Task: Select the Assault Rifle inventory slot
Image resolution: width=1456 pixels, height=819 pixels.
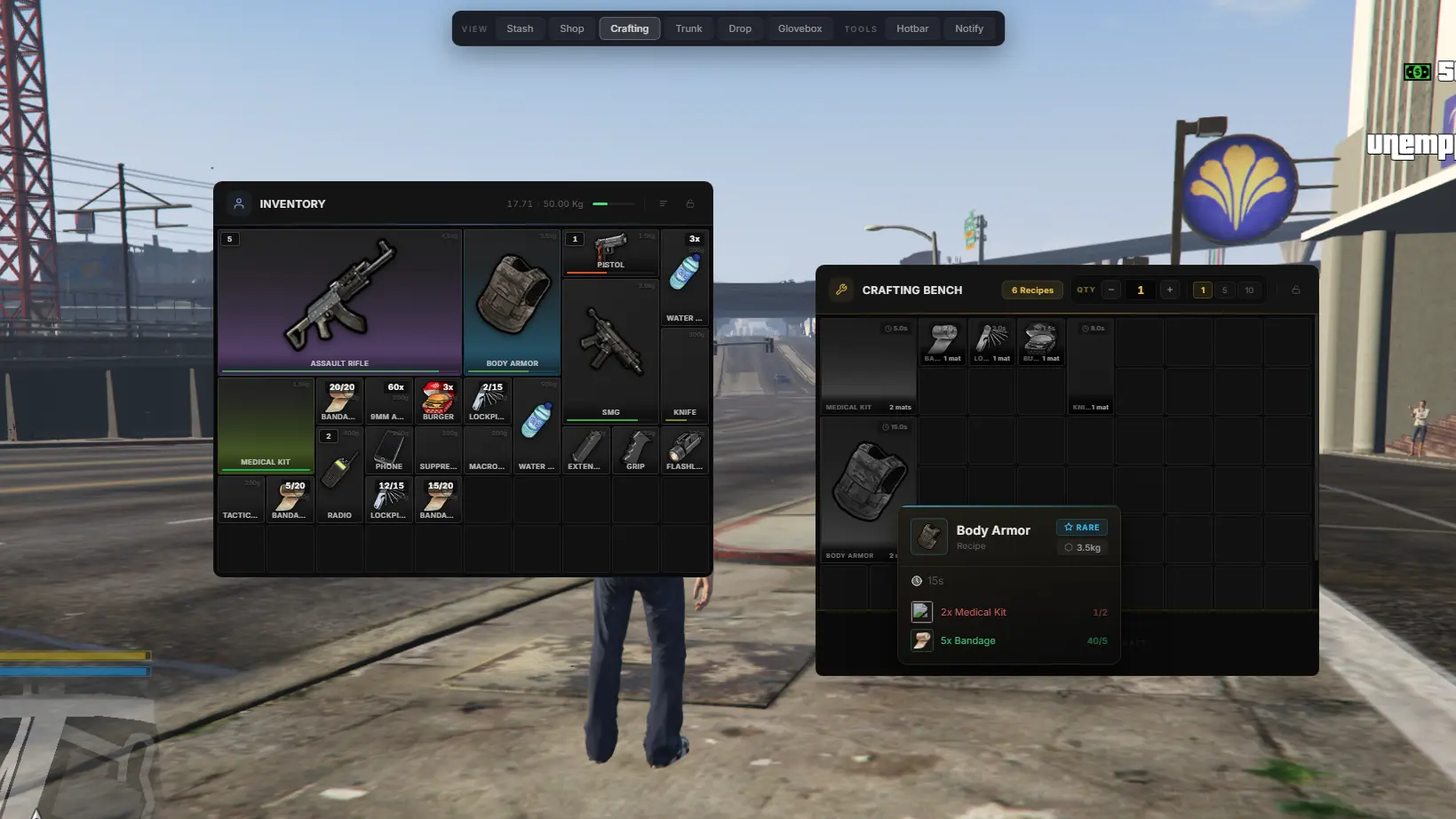Action: 339,301
